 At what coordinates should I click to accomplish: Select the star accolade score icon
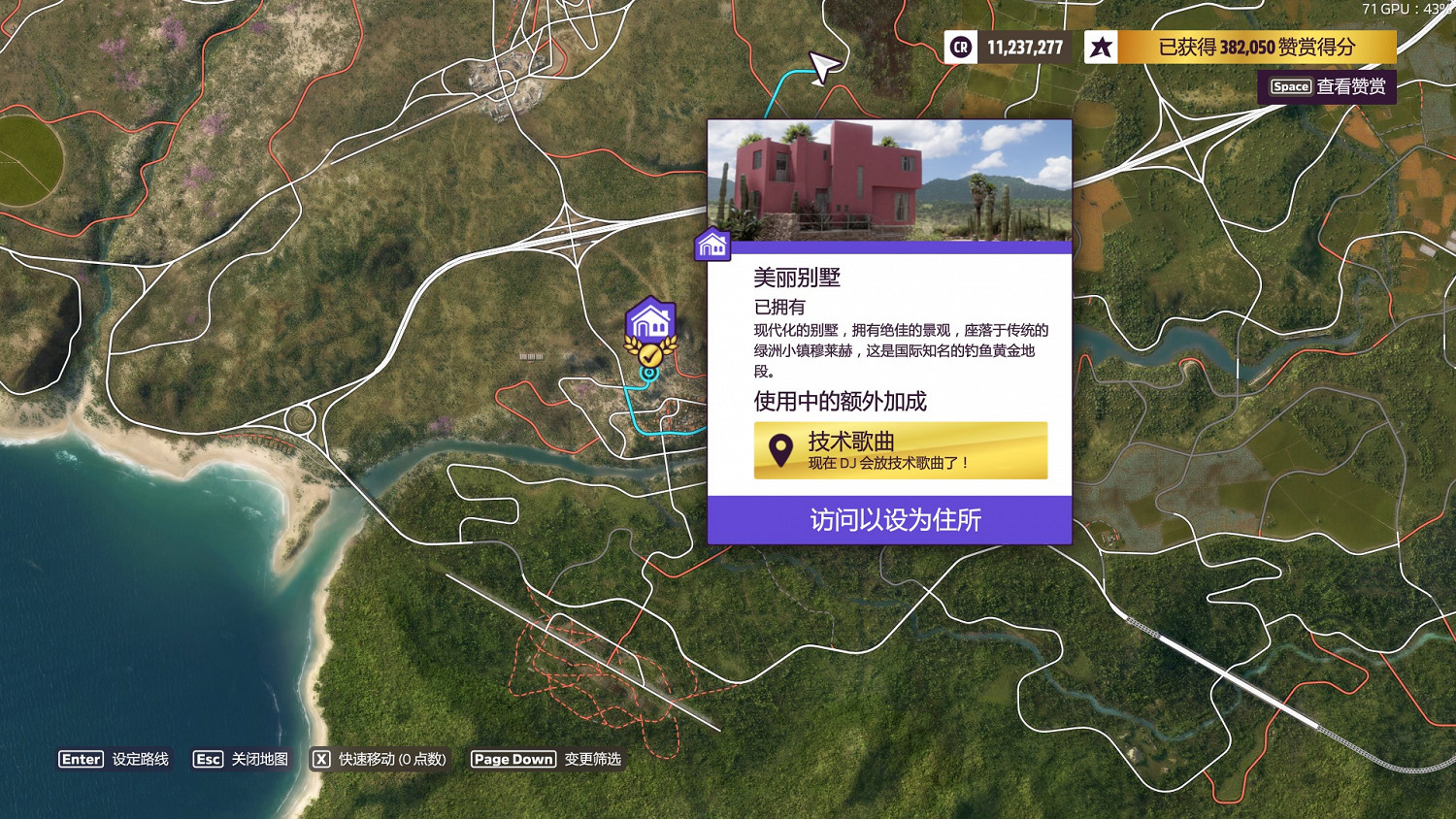click(x=1101, y=47)
